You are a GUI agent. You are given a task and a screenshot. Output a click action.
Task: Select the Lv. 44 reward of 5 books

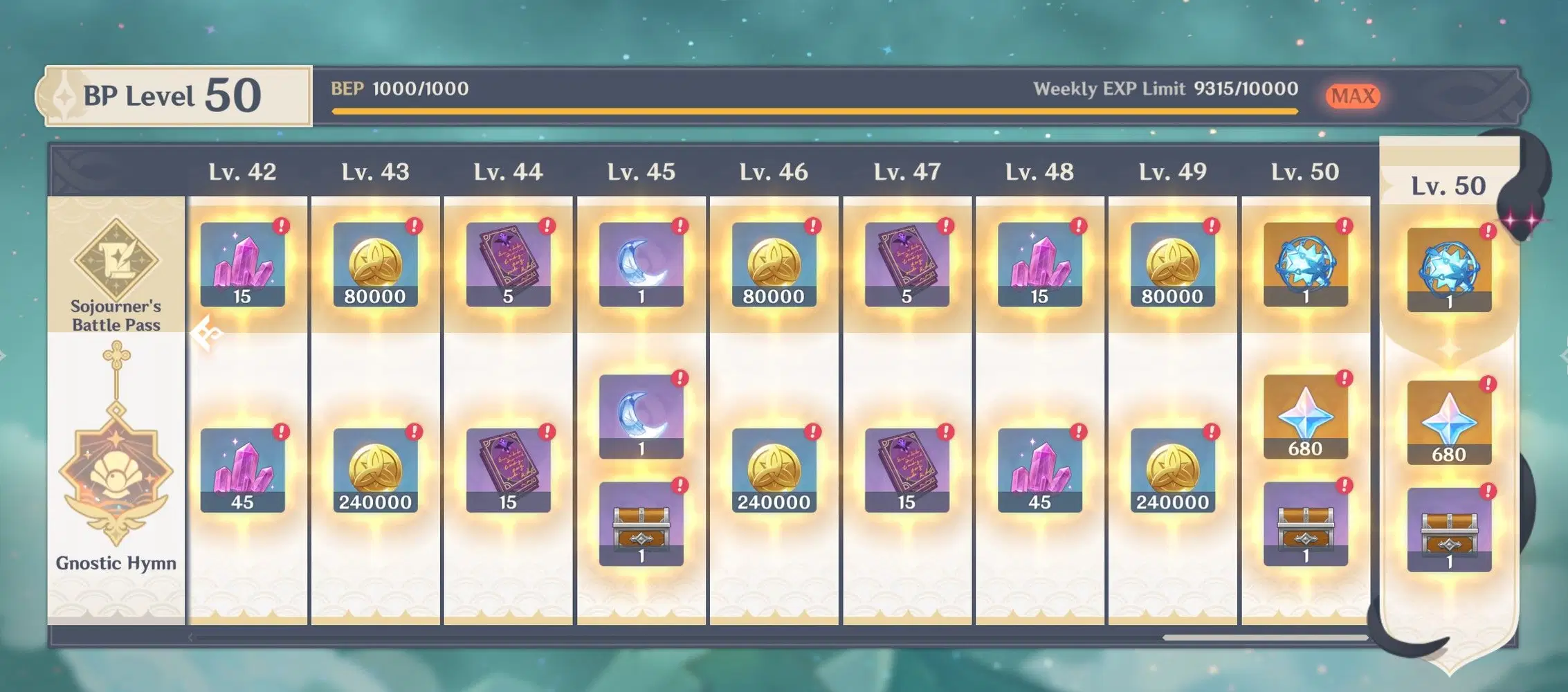point(508,264)
